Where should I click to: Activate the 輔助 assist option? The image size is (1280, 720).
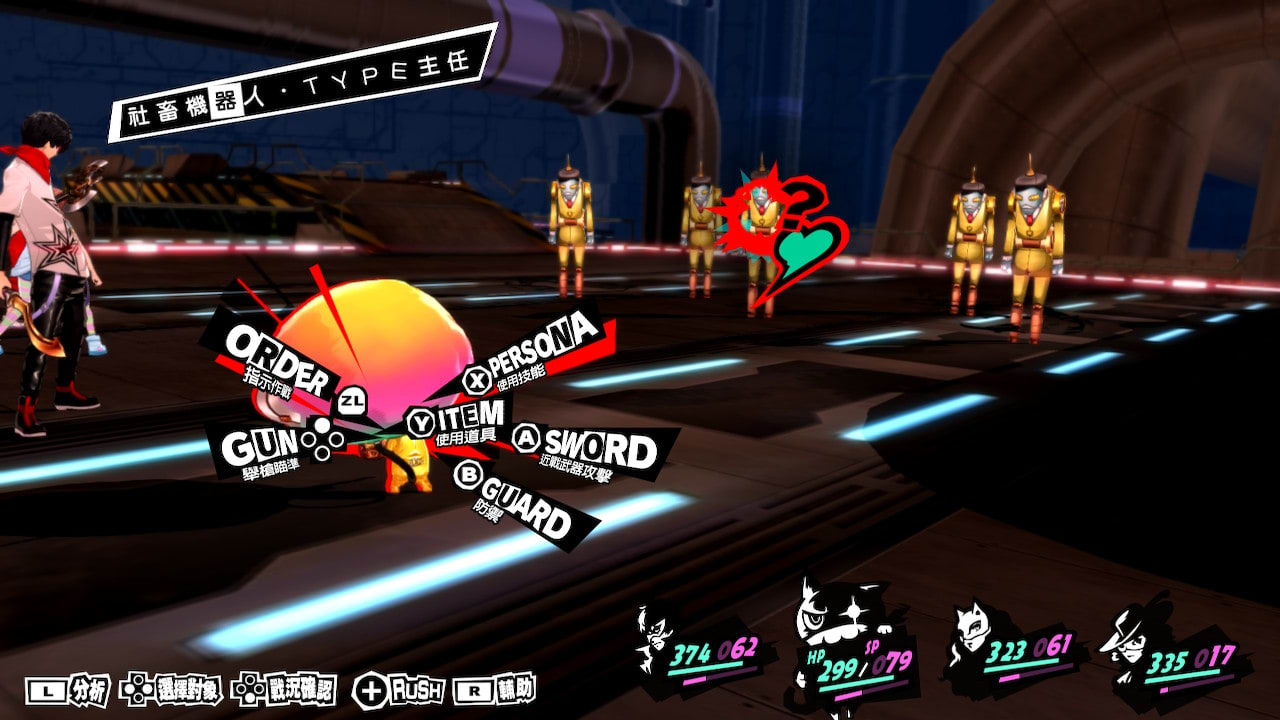(x=495, y=689)
